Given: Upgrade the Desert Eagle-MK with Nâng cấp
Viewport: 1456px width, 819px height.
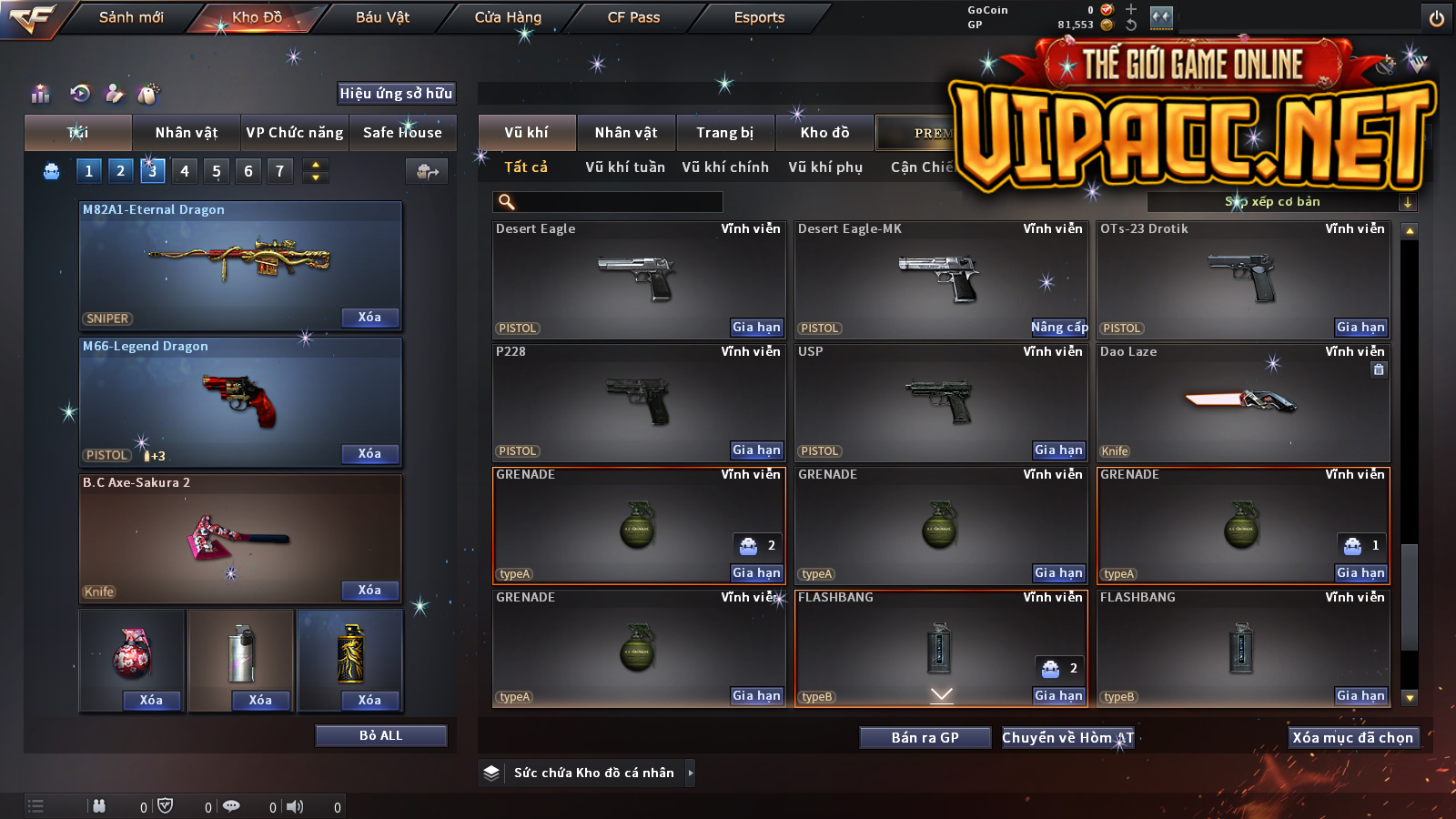Looking at the screenshot, I should (1059, 328).
